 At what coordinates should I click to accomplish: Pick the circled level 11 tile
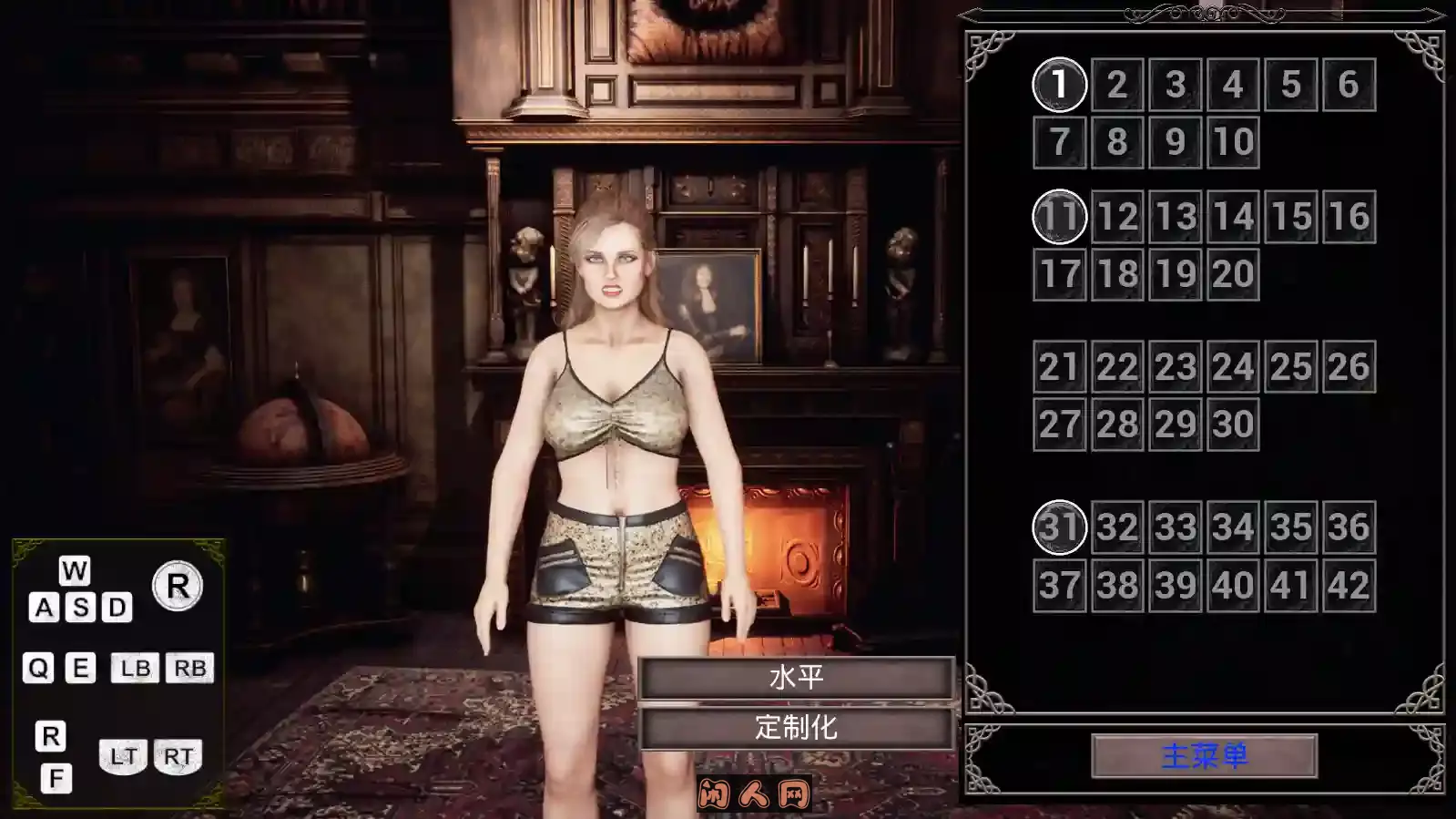[x=1059, y=217]
